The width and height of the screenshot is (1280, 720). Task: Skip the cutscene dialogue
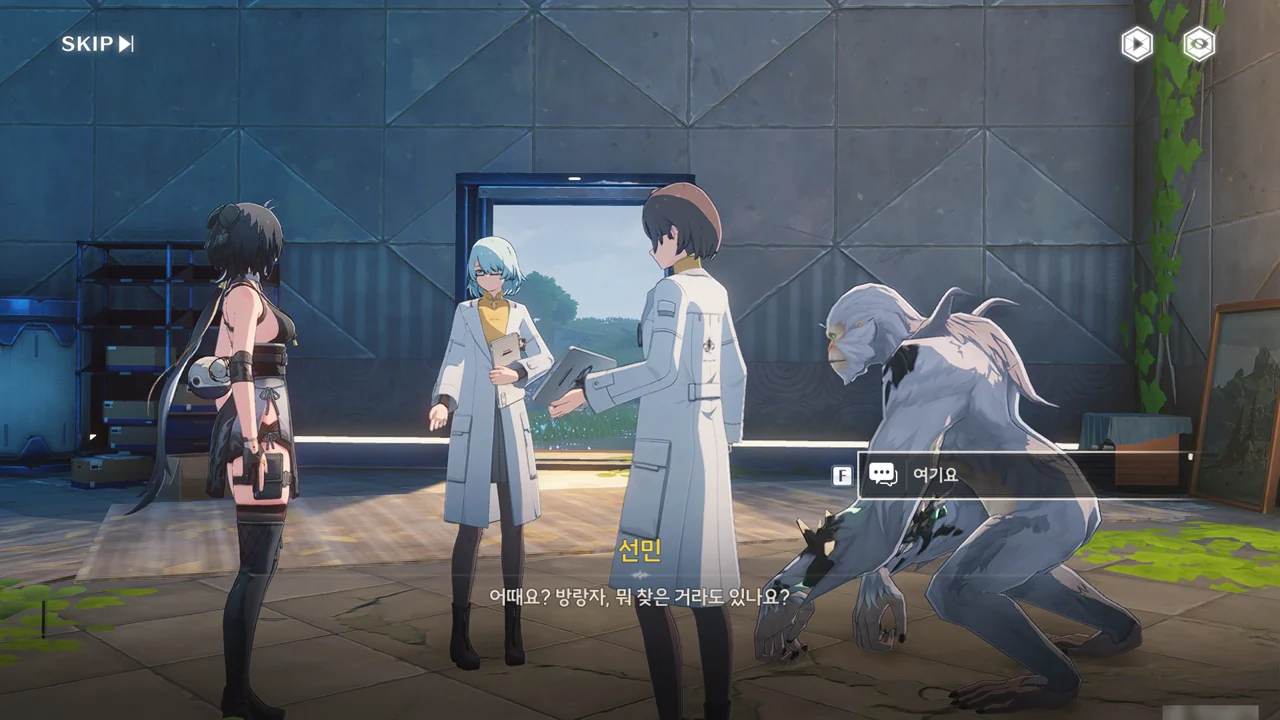tap(97, 44)
